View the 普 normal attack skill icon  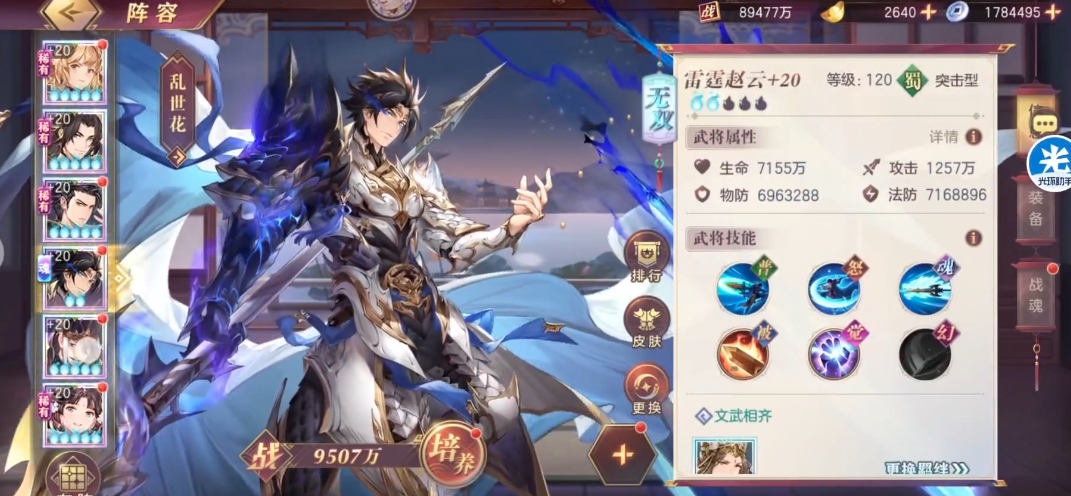pyautogui.click(x=741, y=289)
